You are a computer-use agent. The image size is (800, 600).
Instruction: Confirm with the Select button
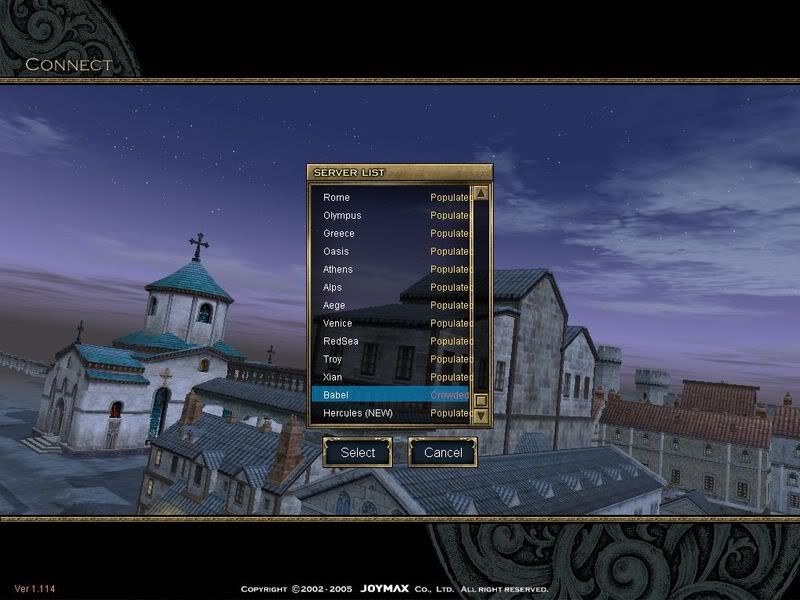tap(358, 452)
